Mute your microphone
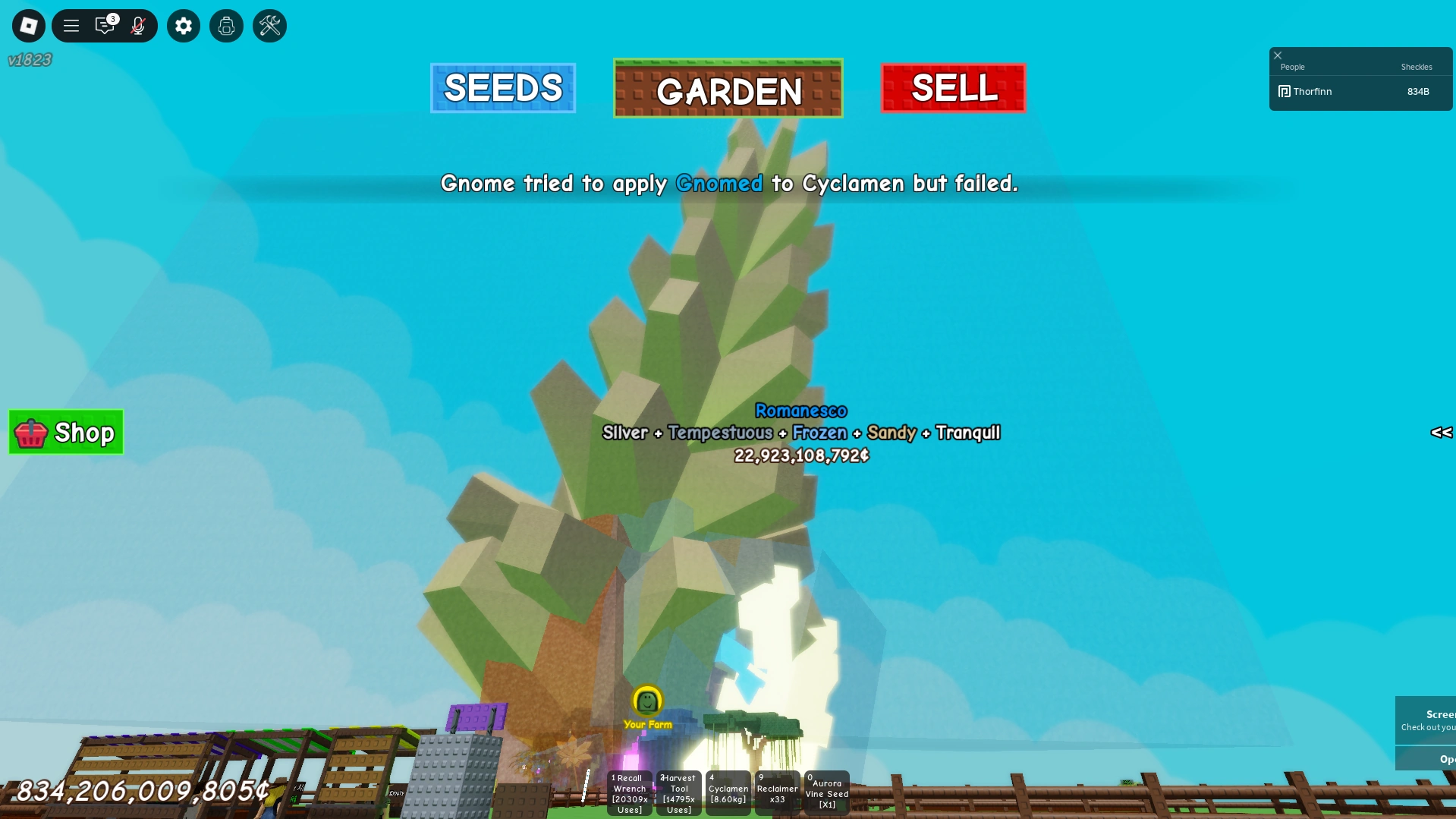Viewport: 1456px width, 819px height. [137, 25]
